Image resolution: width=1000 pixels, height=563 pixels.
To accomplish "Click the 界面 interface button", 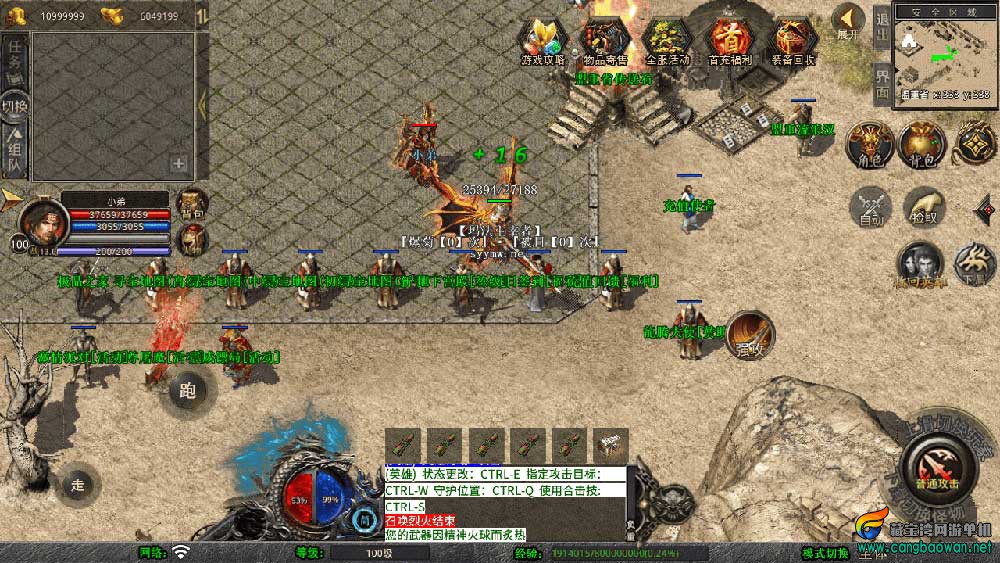I will (x=882, y=83).
